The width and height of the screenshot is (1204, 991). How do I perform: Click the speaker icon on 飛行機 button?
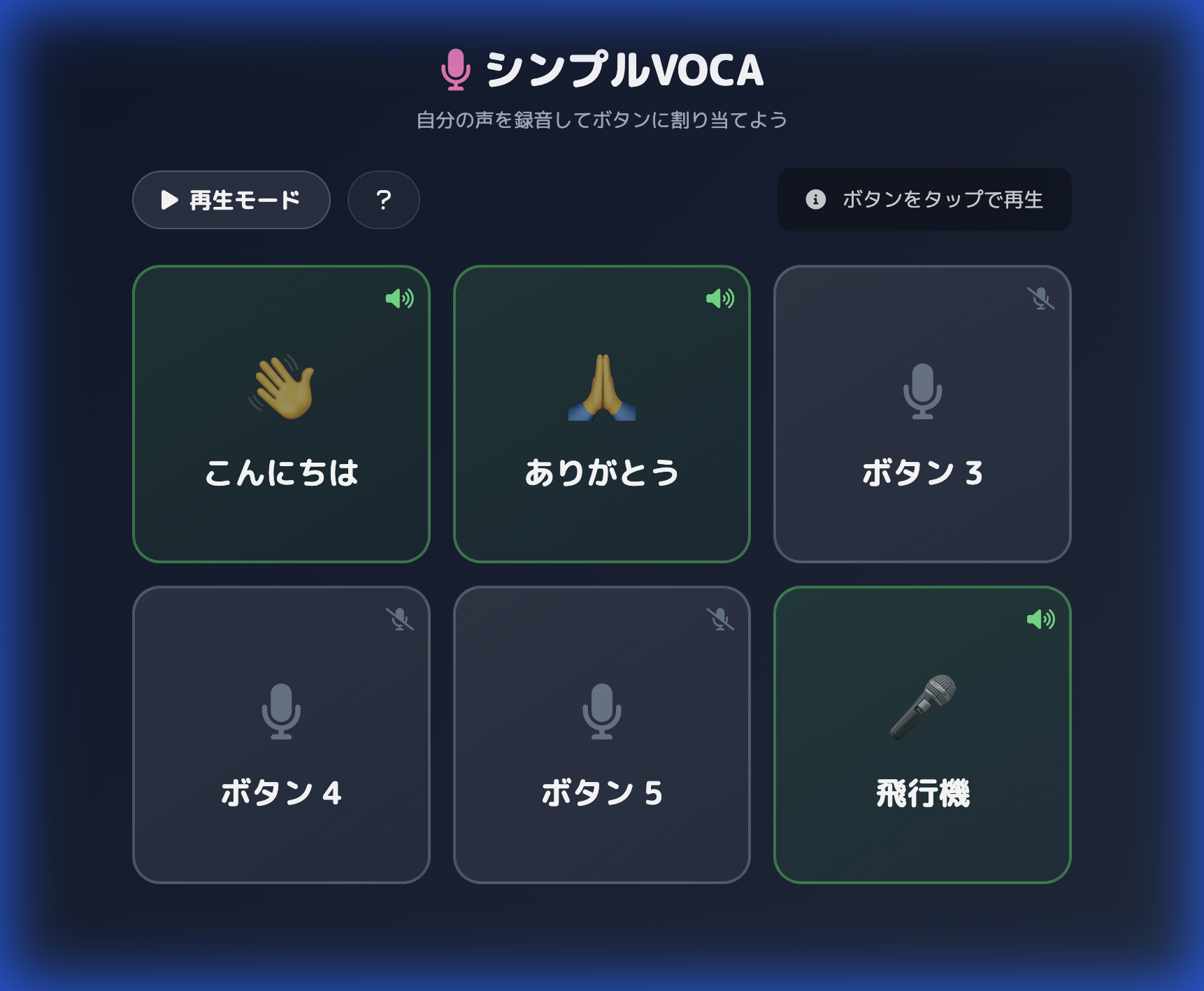click(x=1041, y=619)
